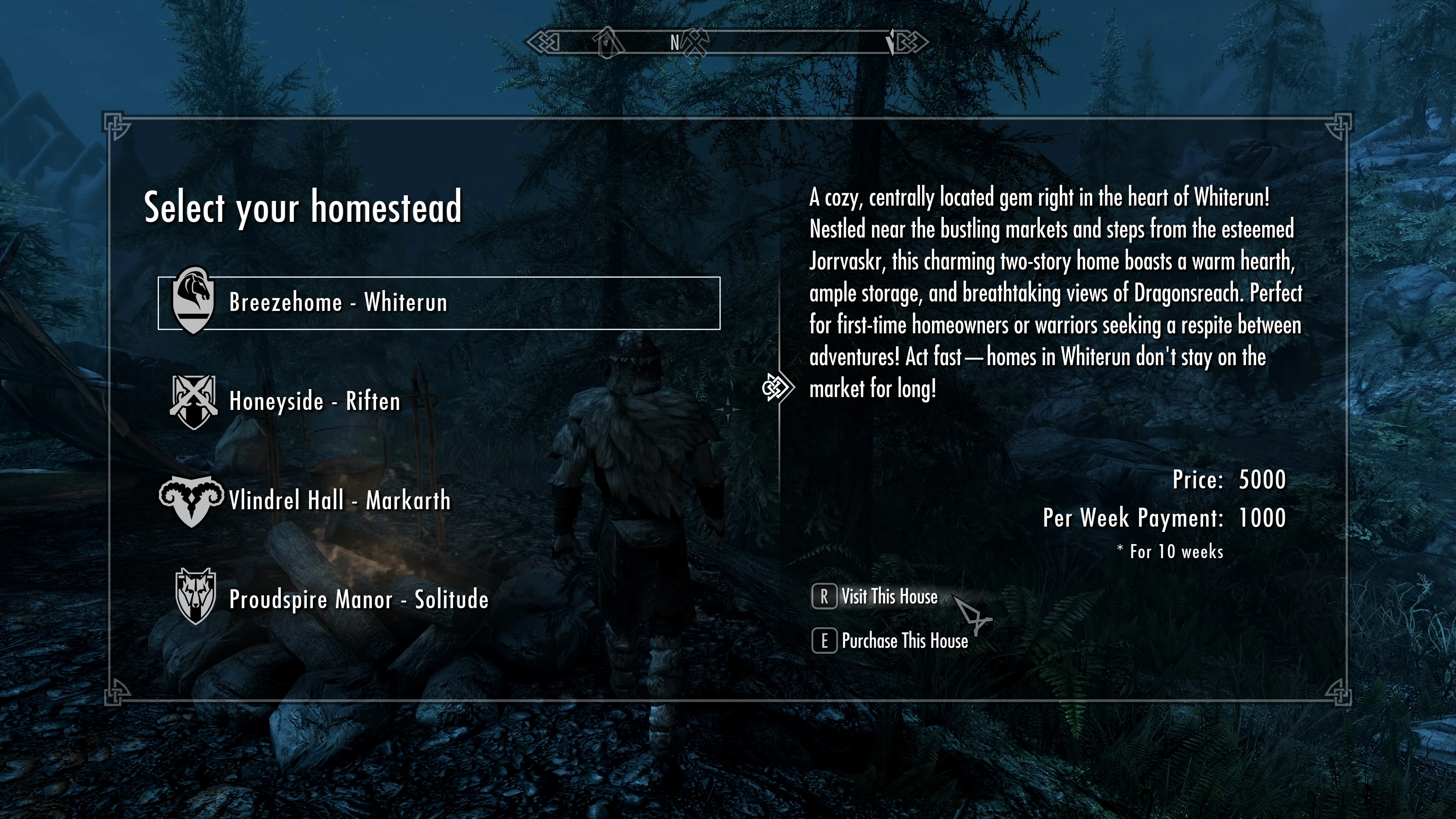Select Proudspire Manor - Solitude entry
Viewport: 1456px width, 819px height.
click(358, 600)
